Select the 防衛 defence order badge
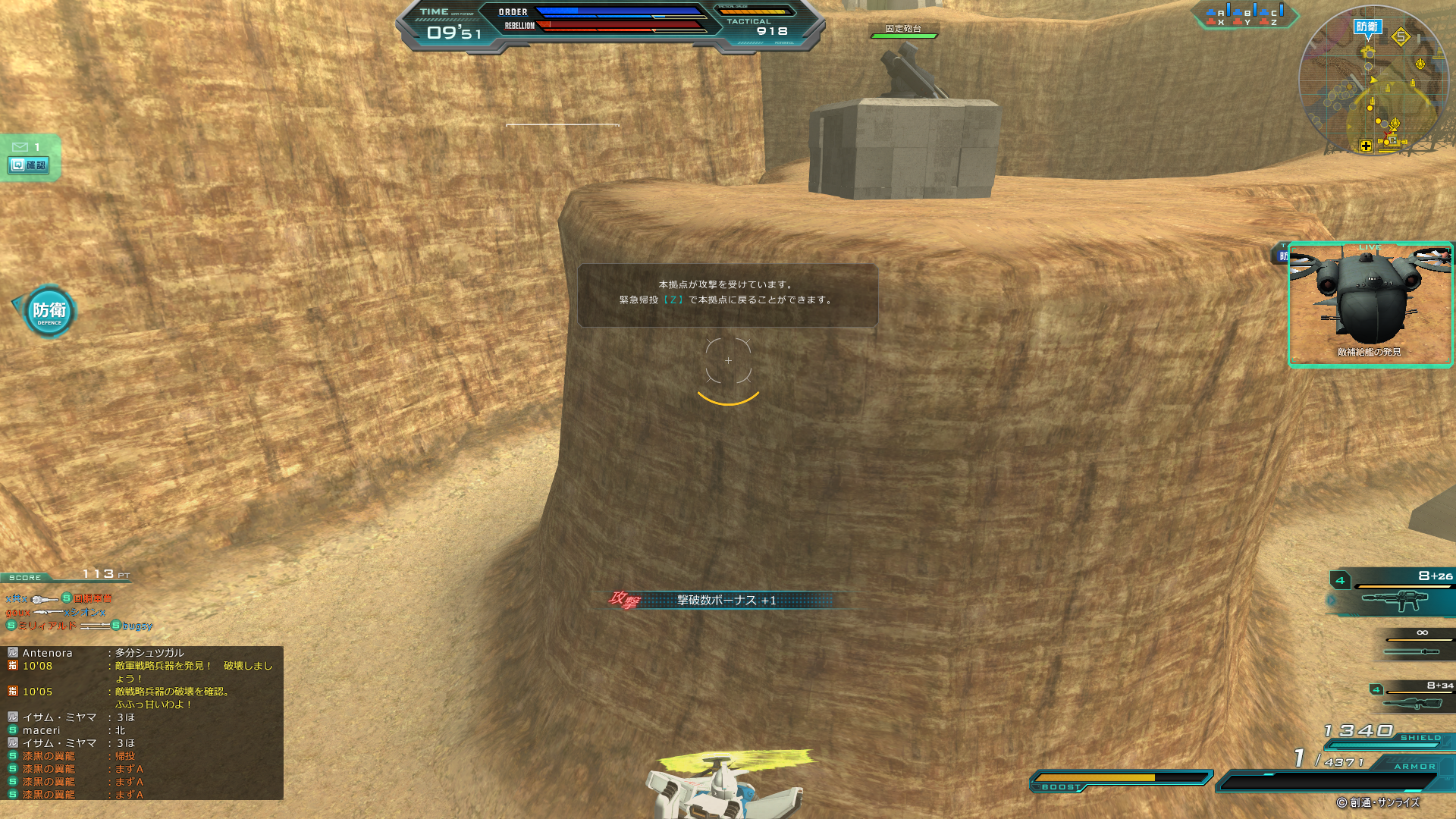Viewport: 1456px width, 819px height. 49,311
